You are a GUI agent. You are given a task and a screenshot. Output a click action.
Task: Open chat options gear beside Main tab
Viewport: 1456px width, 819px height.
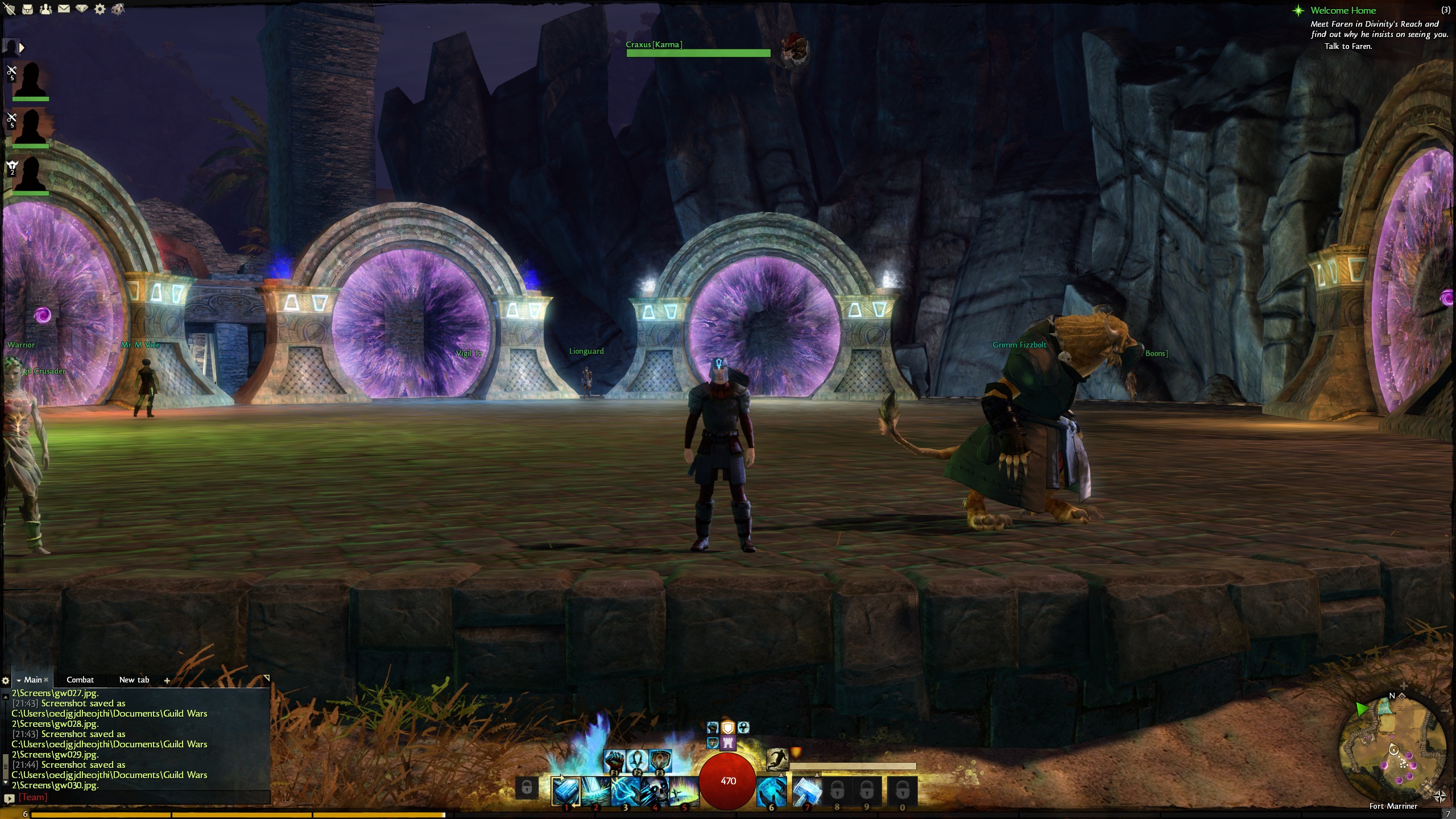[6, 680]
